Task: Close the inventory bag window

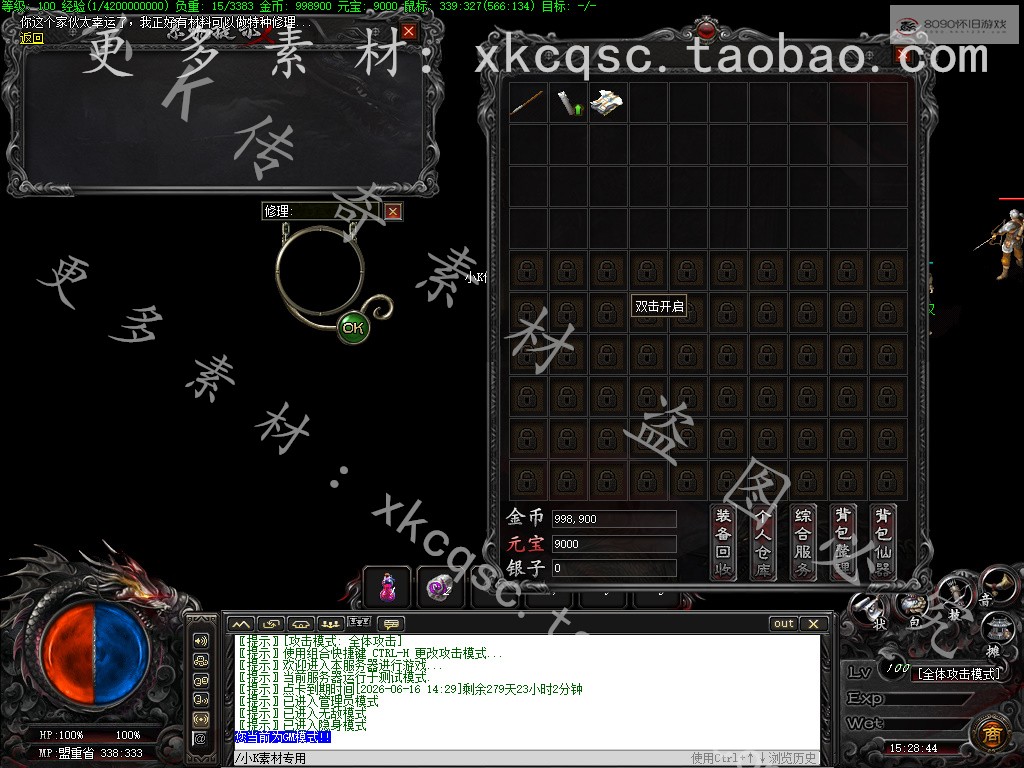Action: click(x=902, y=55)
